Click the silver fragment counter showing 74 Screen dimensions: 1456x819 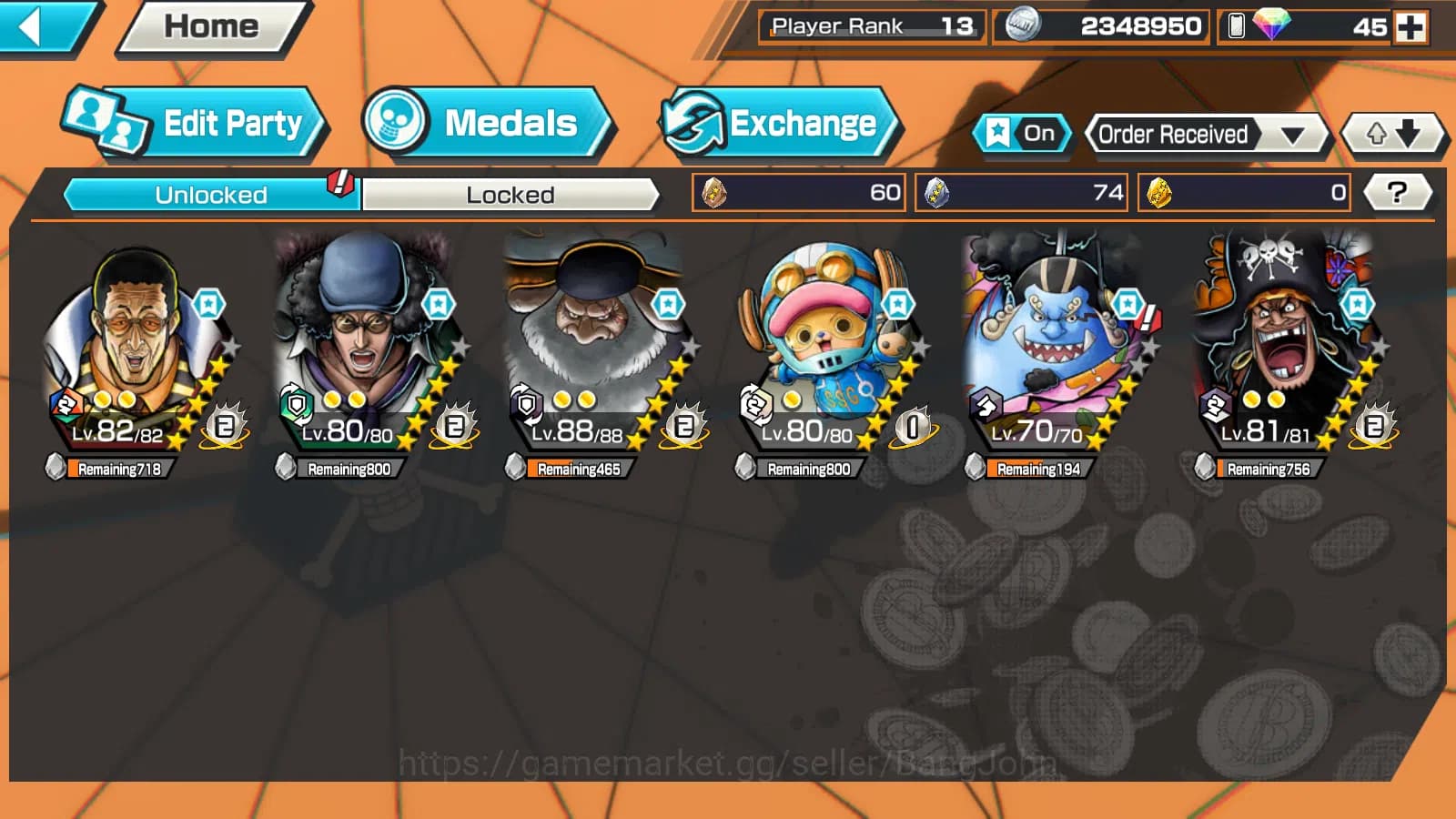point(1021,192)
